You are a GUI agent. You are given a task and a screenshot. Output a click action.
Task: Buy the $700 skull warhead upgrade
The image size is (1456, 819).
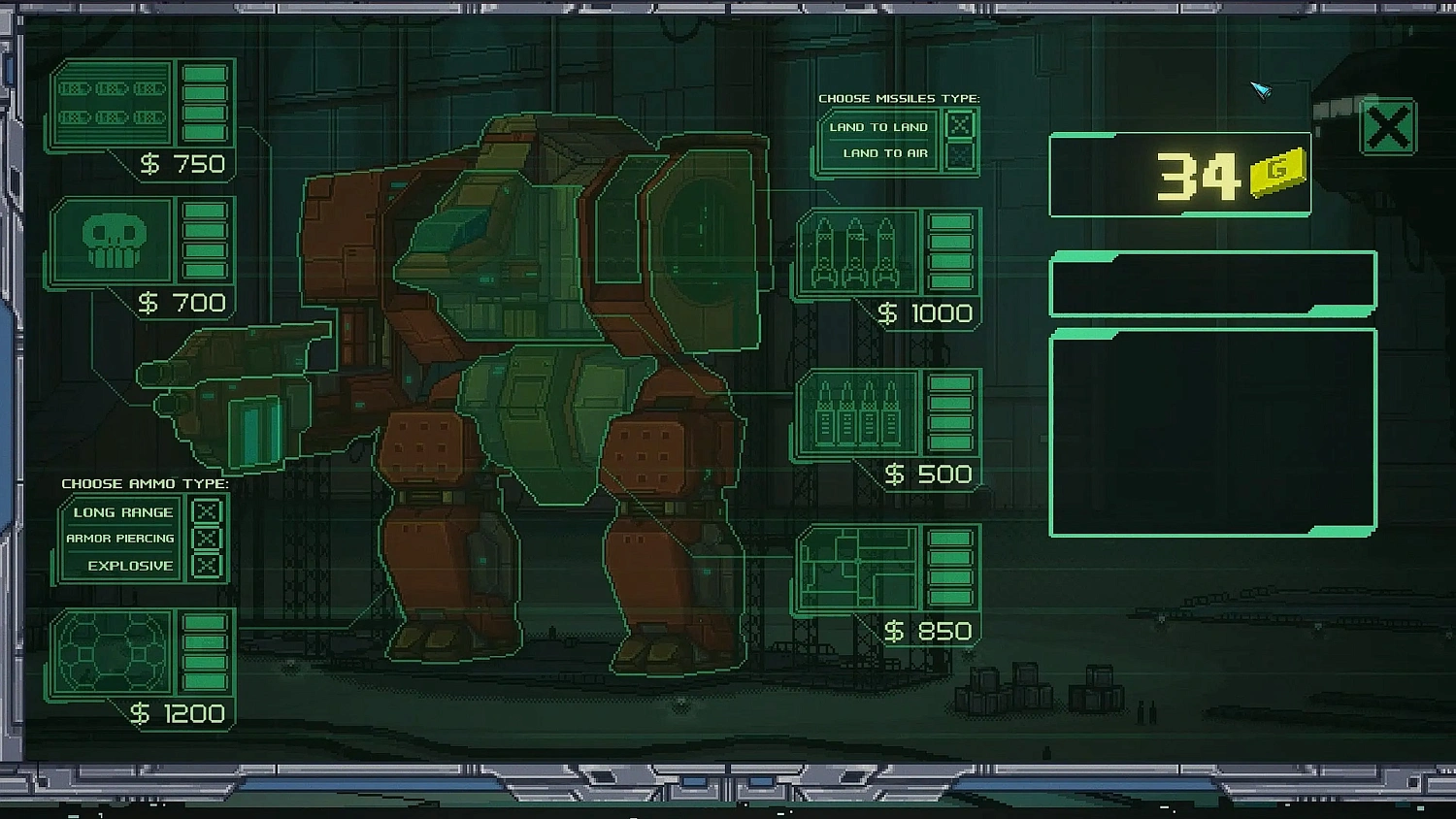click(114, 240)
